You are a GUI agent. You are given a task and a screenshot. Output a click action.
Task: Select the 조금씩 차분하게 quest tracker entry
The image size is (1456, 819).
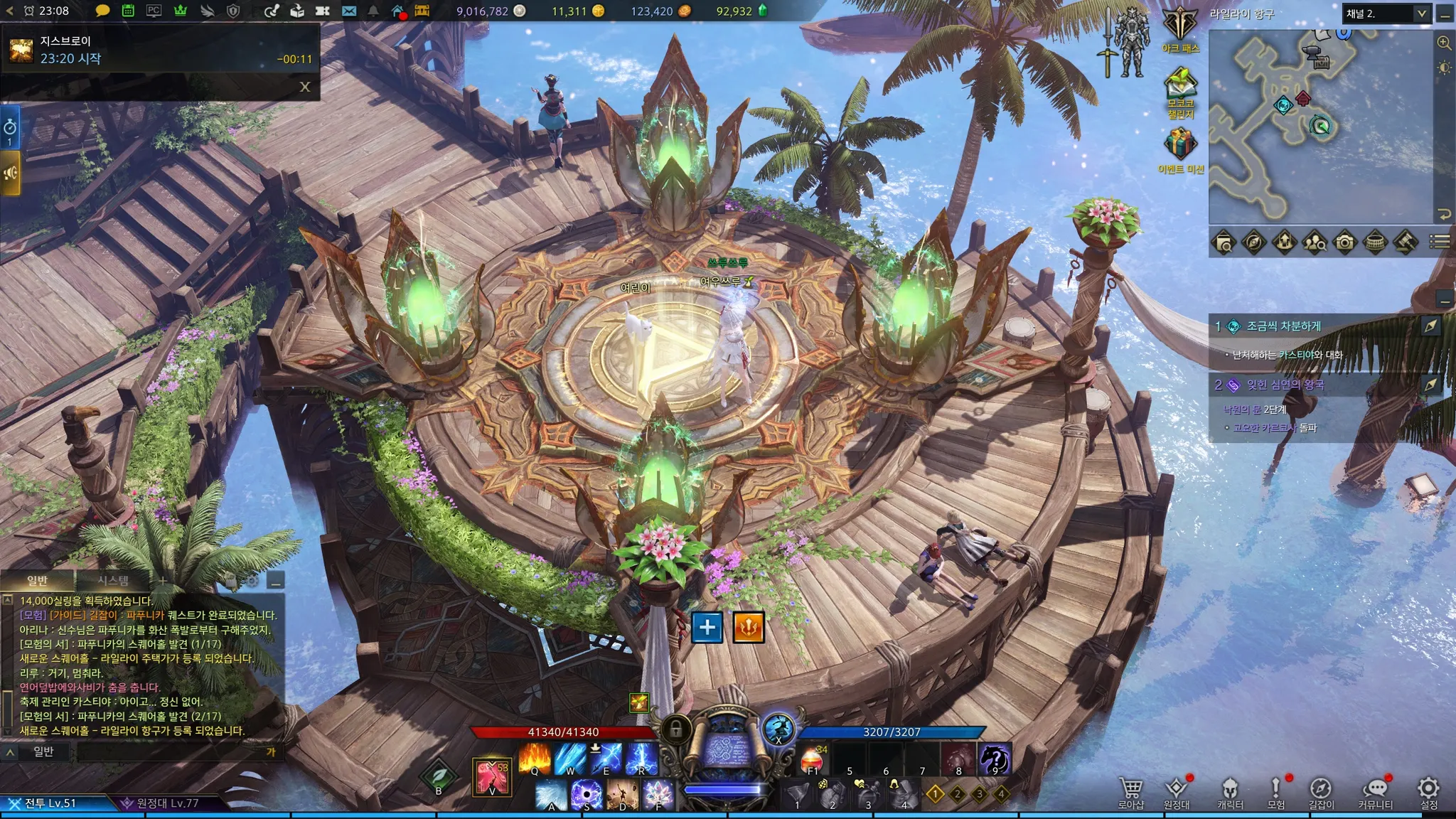click(x=1283, y=326)
